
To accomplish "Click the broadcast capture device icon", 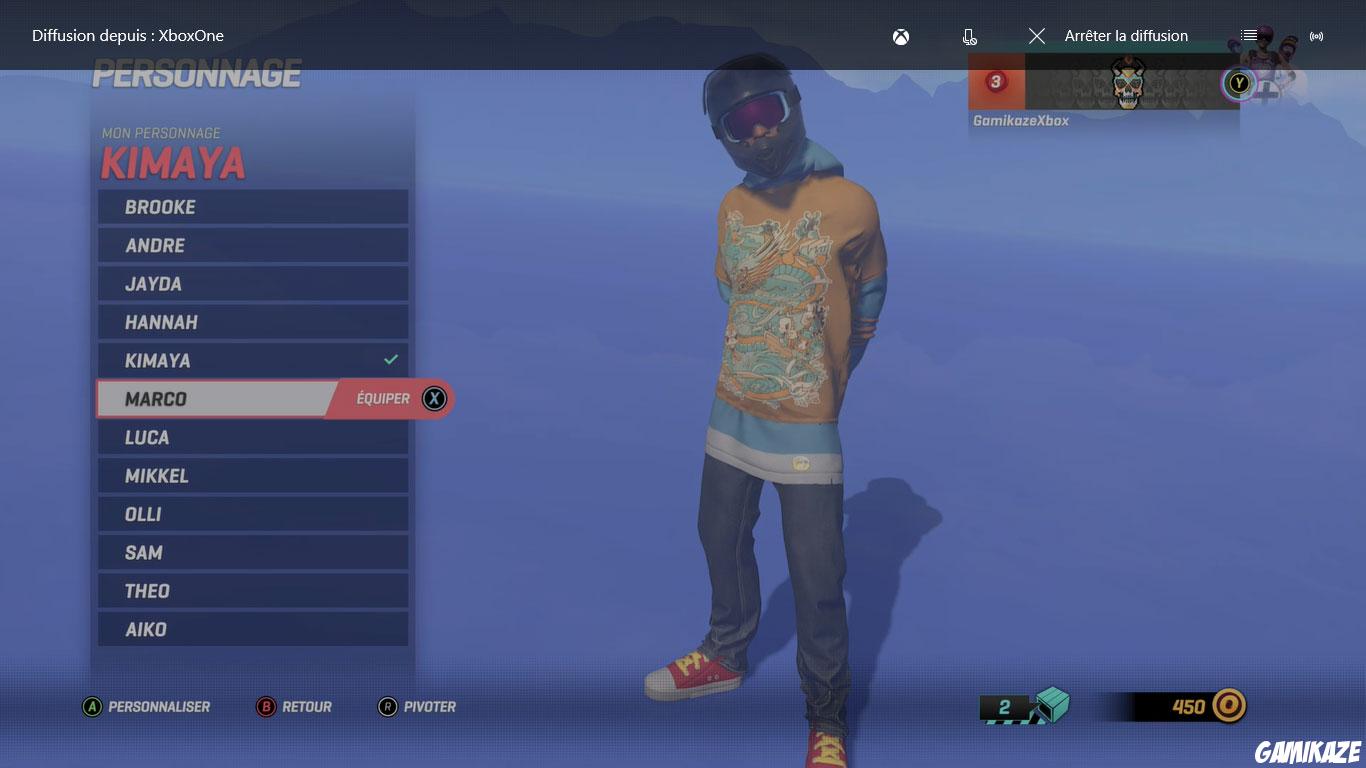I will point(968,36).
